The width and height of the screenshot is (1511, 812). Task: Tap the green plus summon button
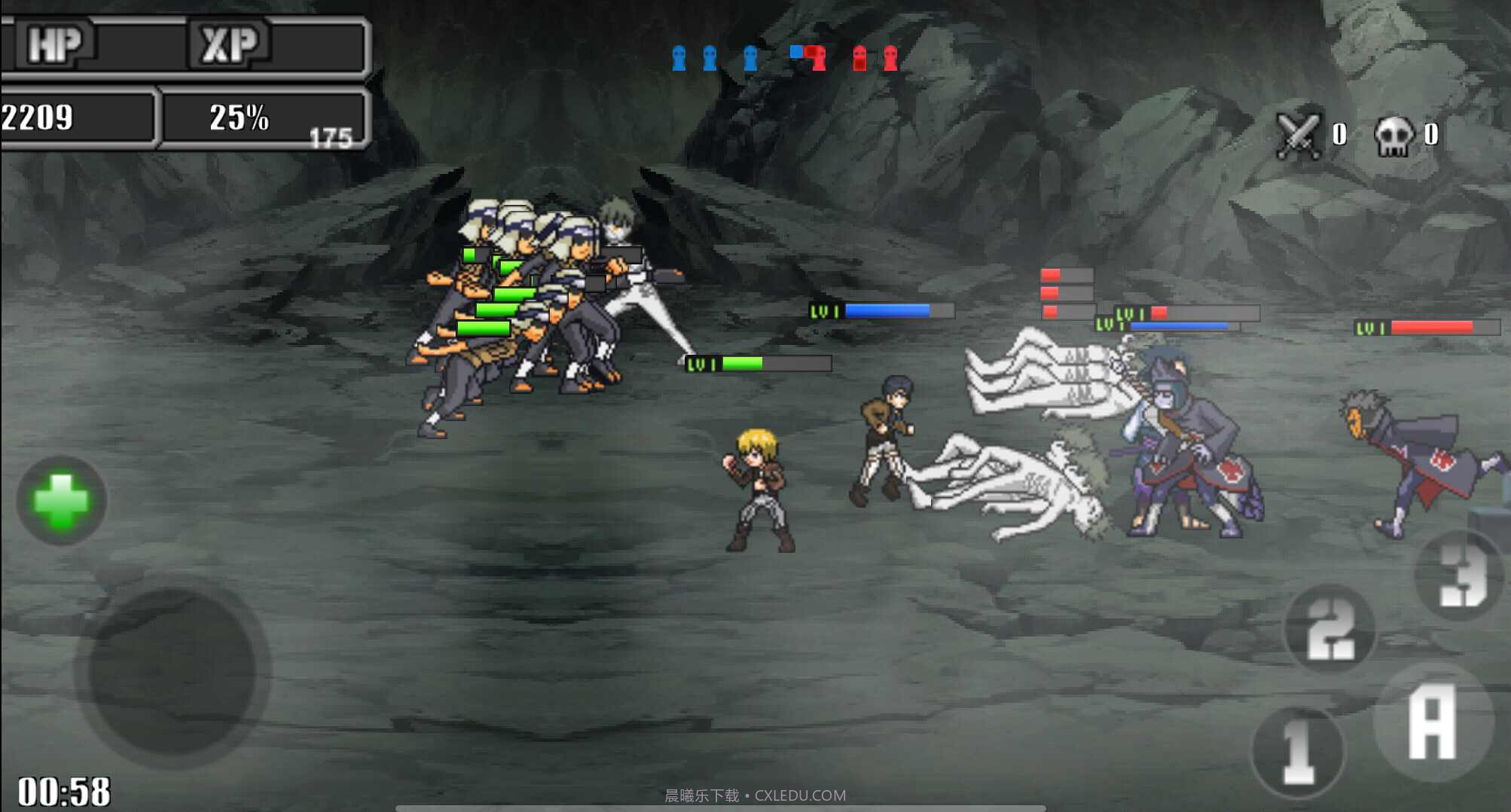tap(60, 501)
